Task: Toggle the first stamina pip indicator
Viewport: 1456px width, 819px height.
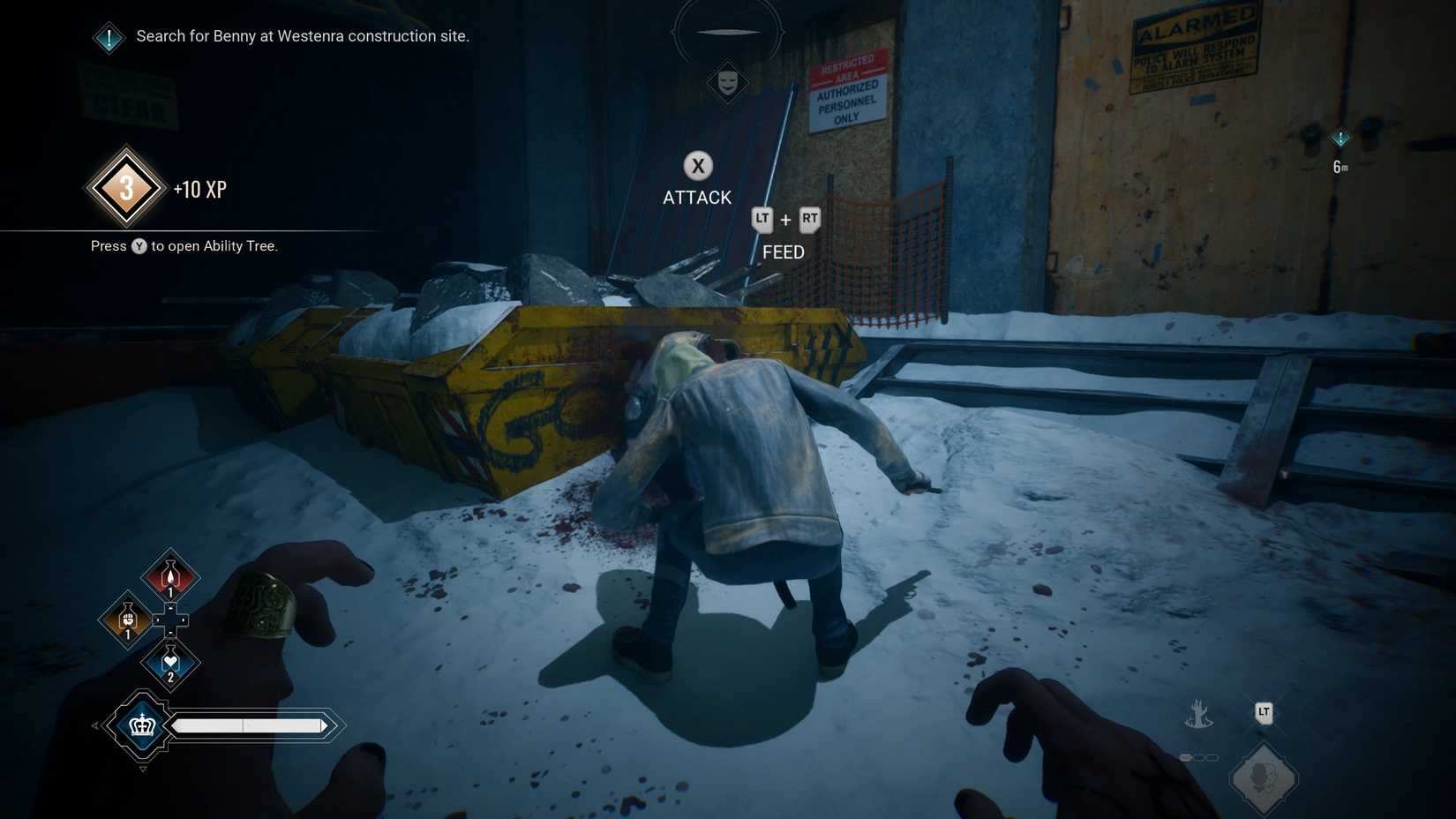Action: coord(1186,756)
